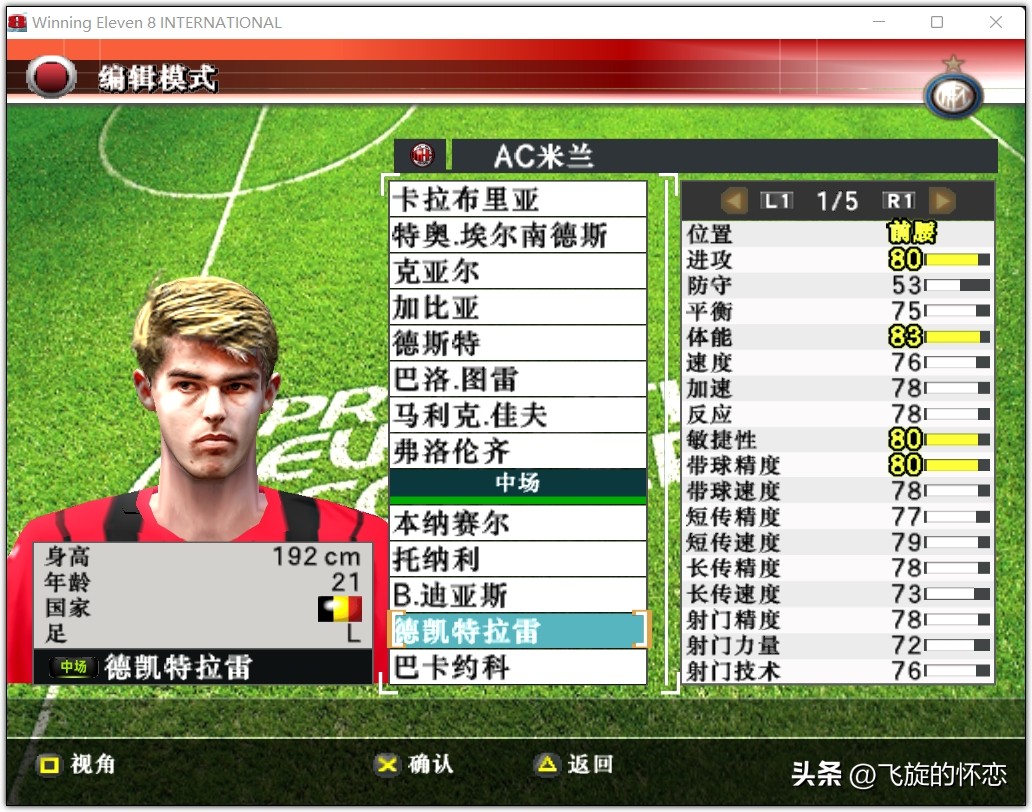Go to the previous stats page arrow
Screen dimensions: 1032x812
[x=735, y=201]
